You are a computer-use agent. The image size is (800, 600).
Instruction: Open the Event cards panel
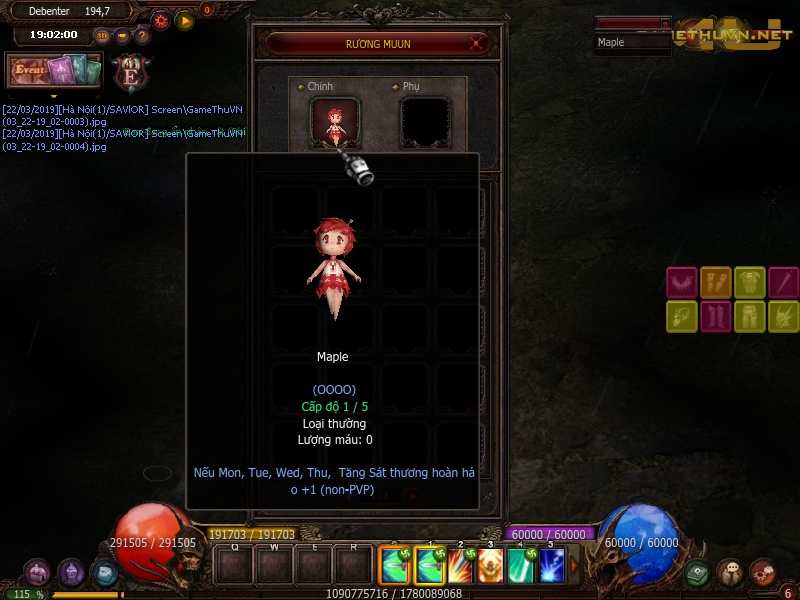point(54,71)
